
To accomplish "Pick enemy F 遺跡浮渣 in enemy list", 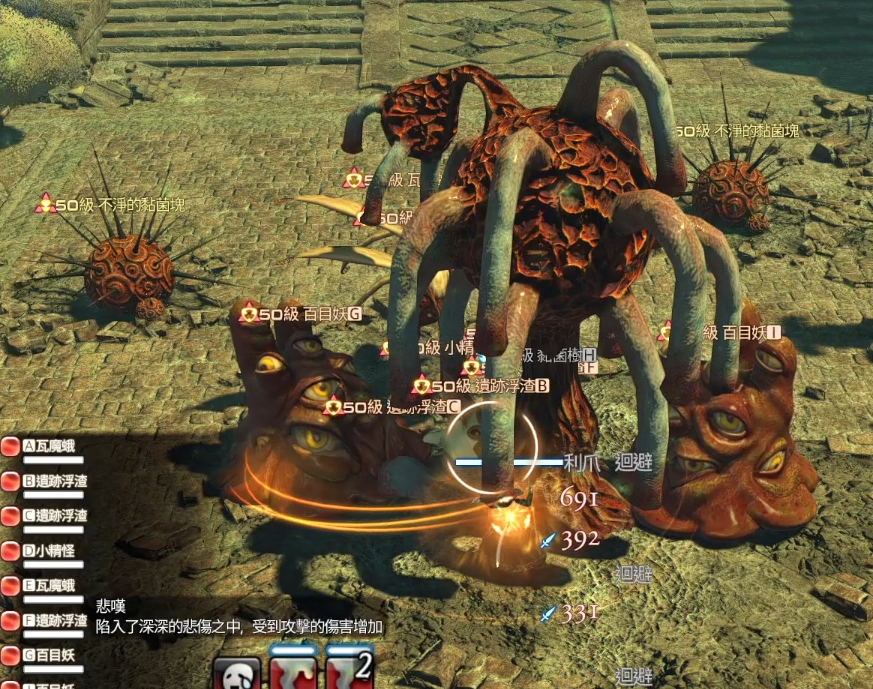I will pos(55,621).
